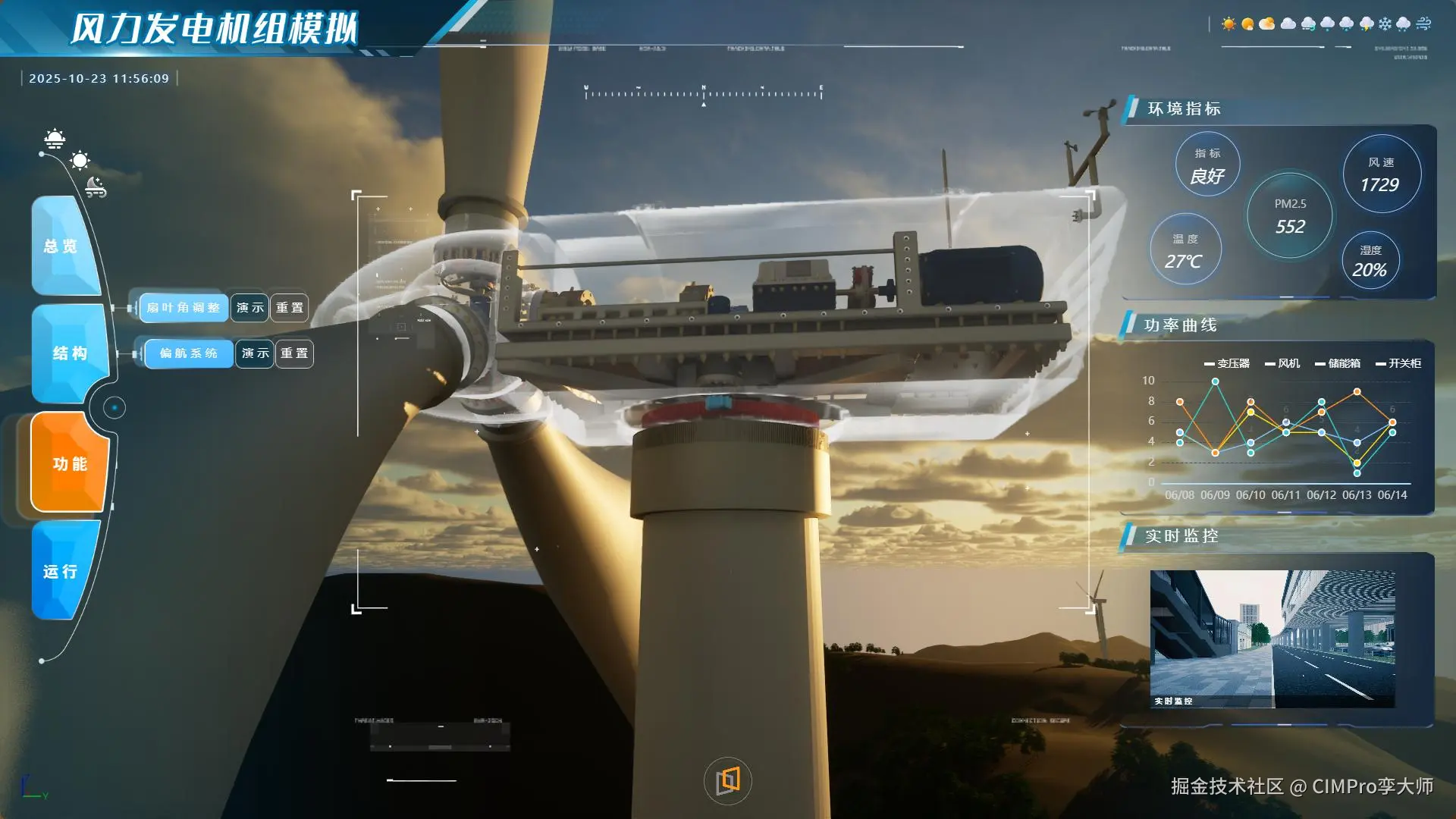Click 重置 reset beside 扇叶角调整
The image size is (1456, 819).
coord(290,308)
